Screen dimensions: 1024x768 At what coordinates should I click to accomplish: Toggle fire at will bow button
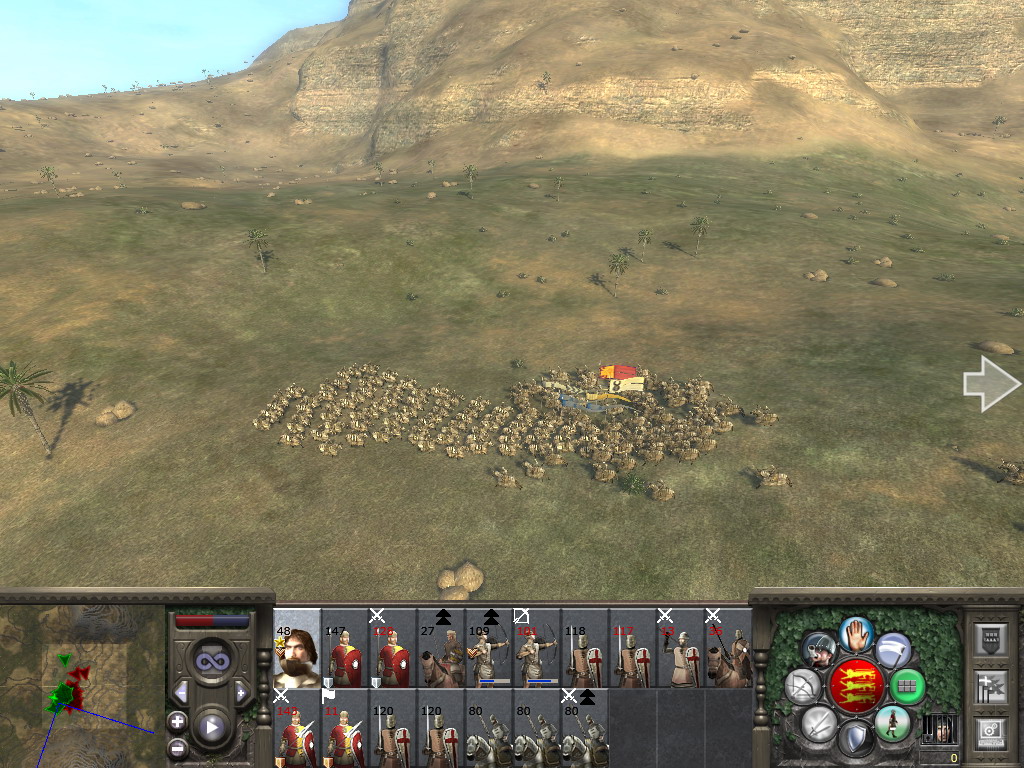[803, 686]
